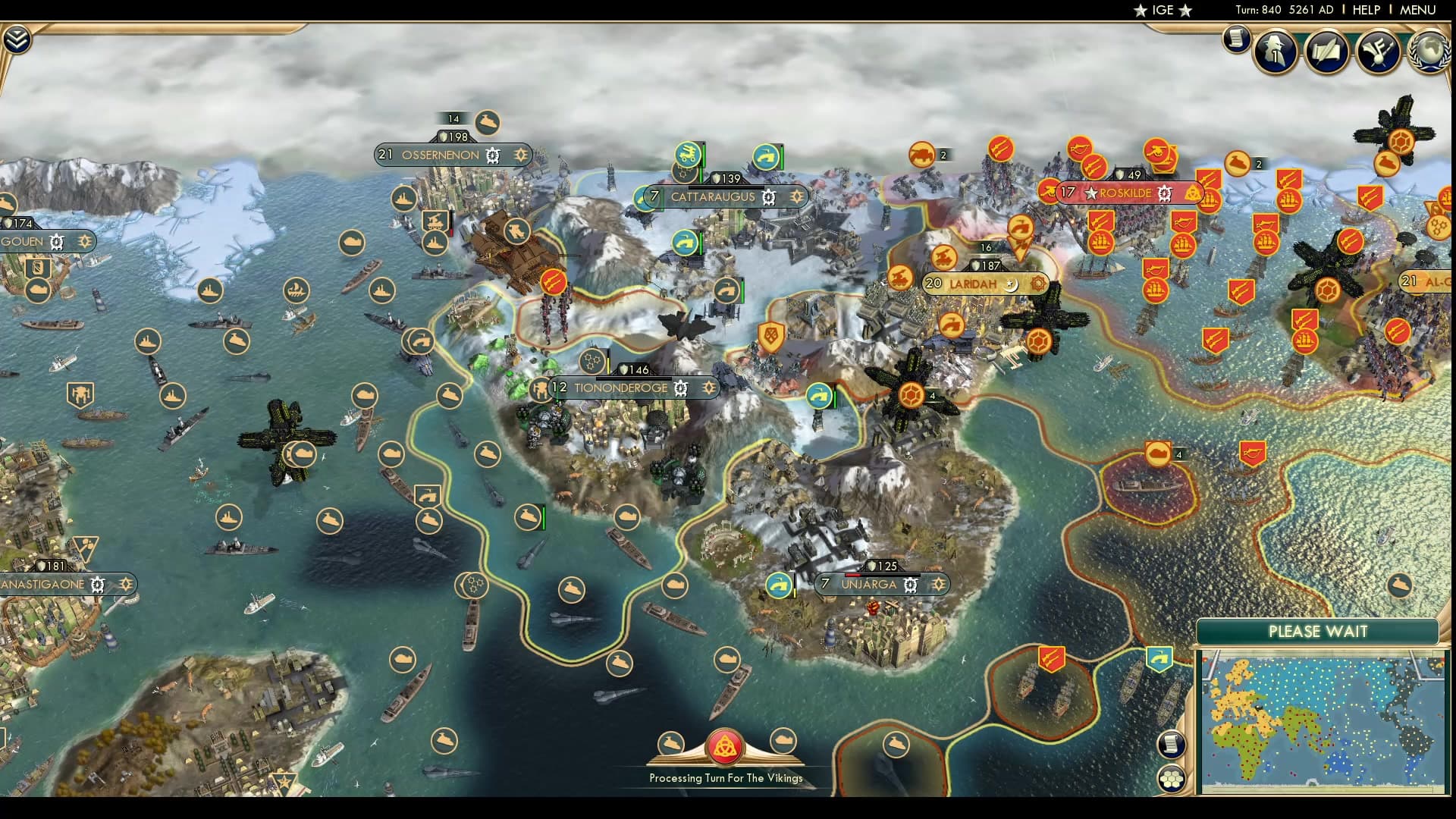
Task: Select Roskilde capital star icon
Action: click(x=1090, y=193)
